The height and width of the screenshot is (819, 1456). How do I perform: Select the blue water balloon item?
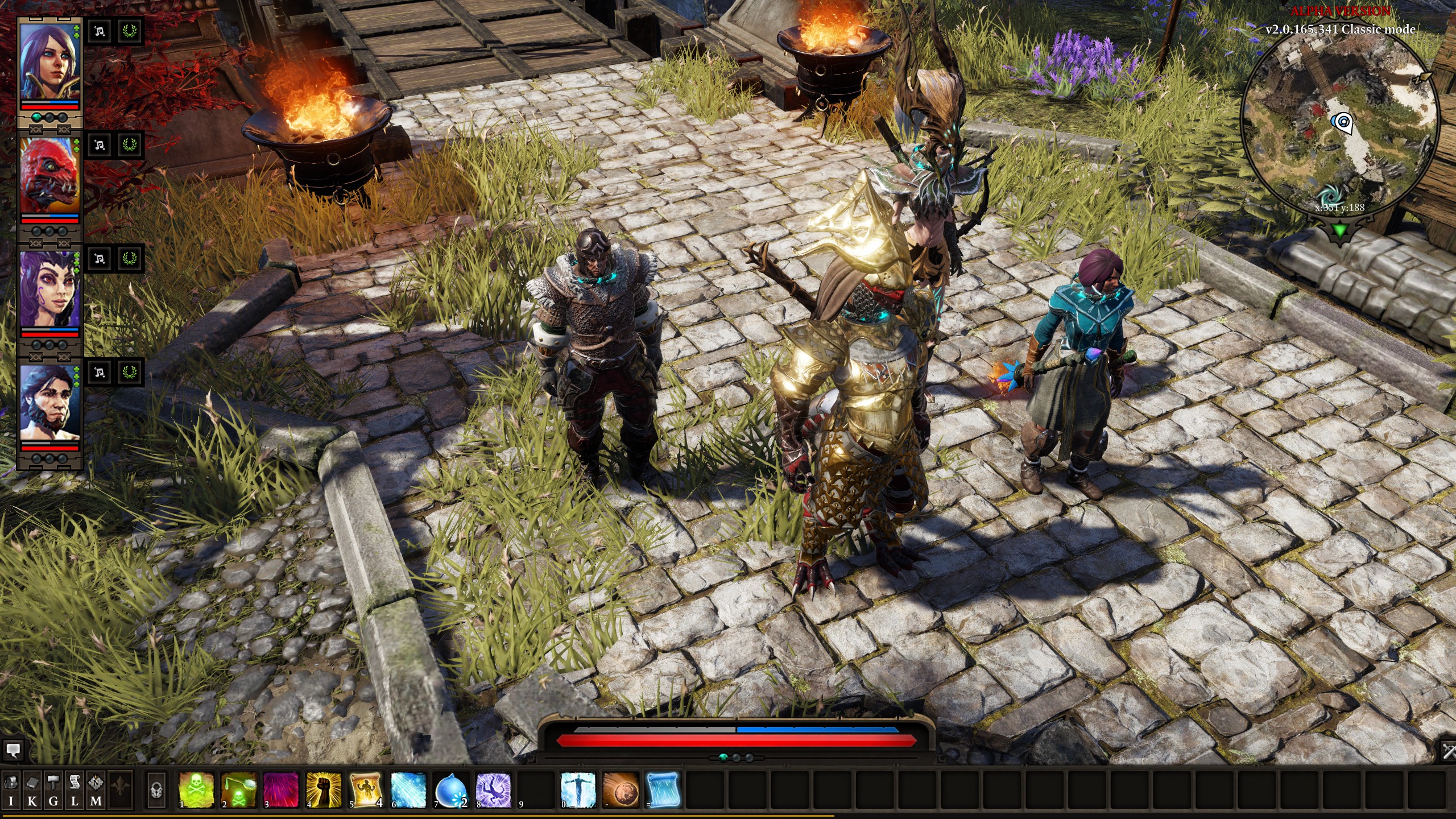(x=450, y=790)
